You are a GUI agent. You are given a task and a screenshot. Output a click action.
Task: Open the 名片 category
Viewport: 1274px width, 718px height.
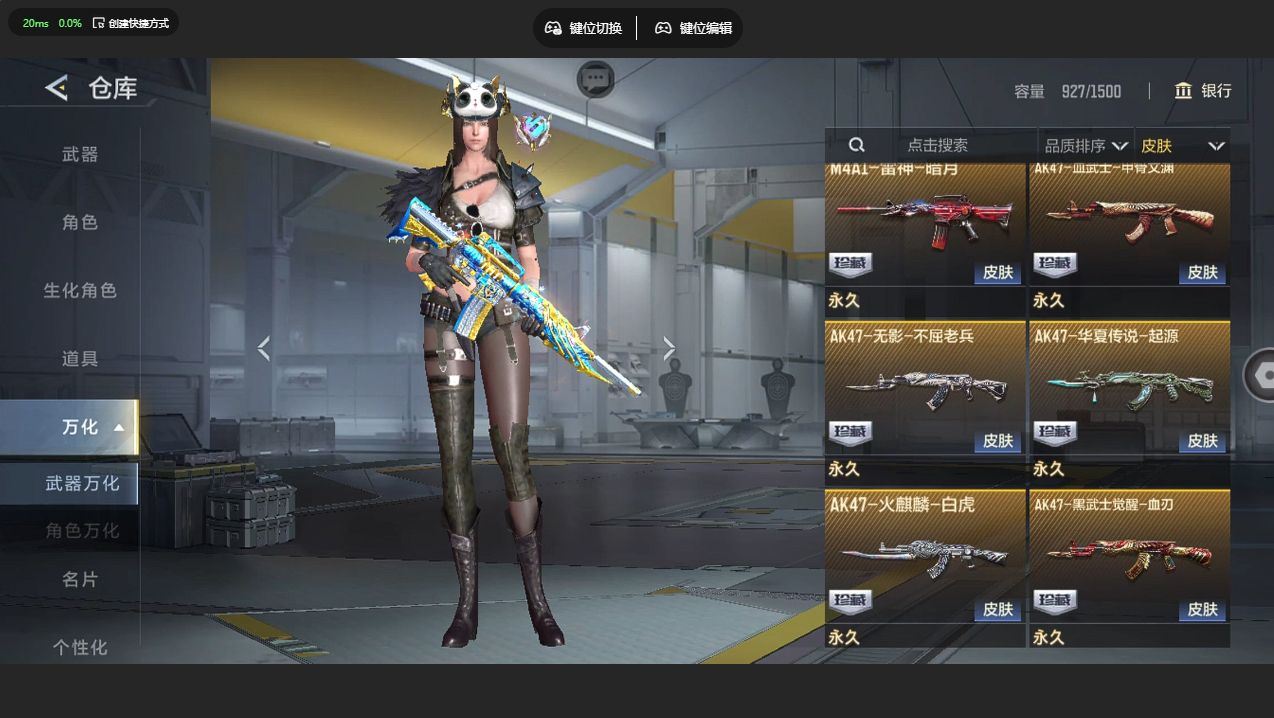(x=80, y=579)
